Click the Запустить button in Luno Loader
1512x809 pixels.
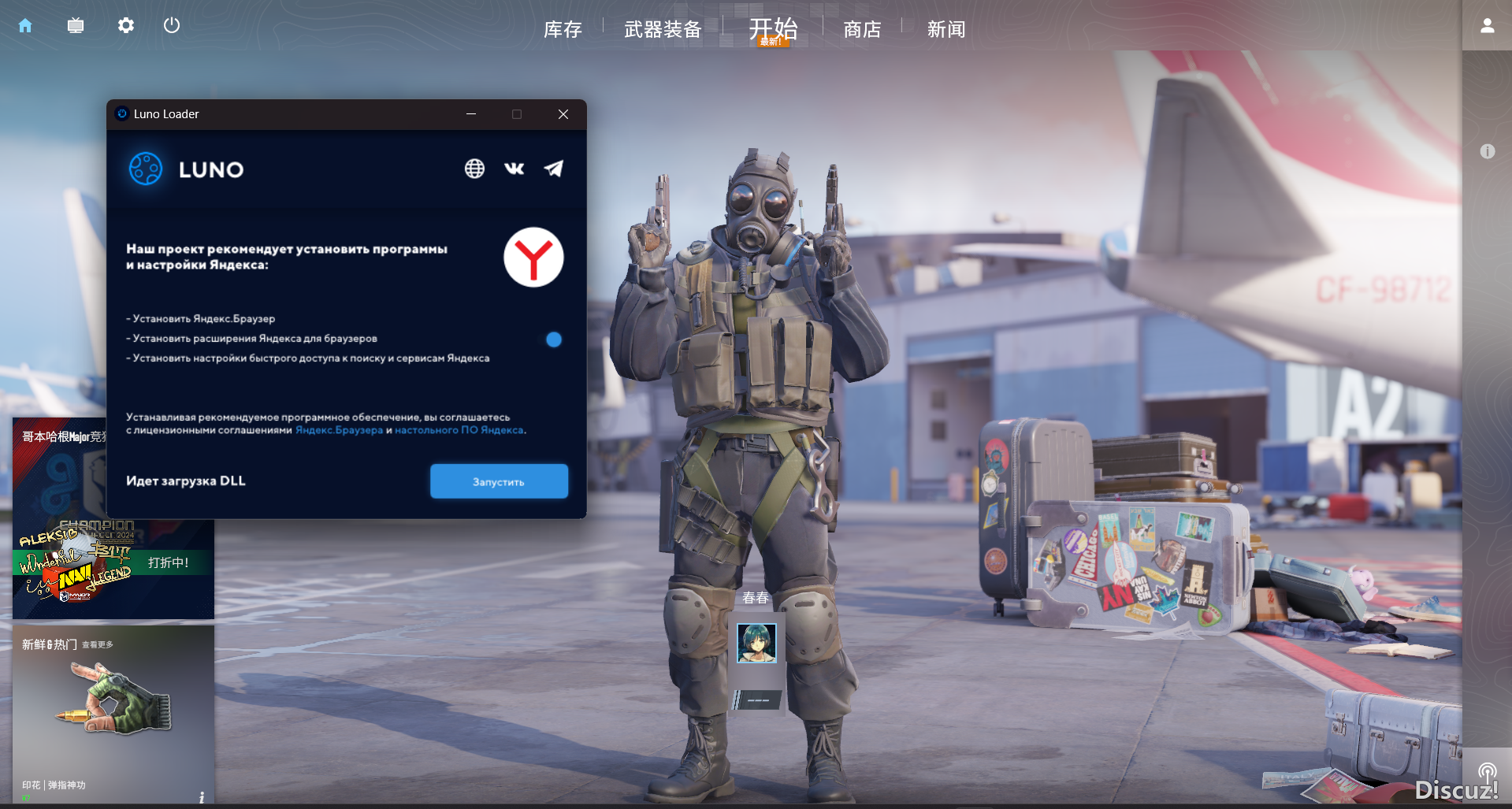tap(499, 481)
